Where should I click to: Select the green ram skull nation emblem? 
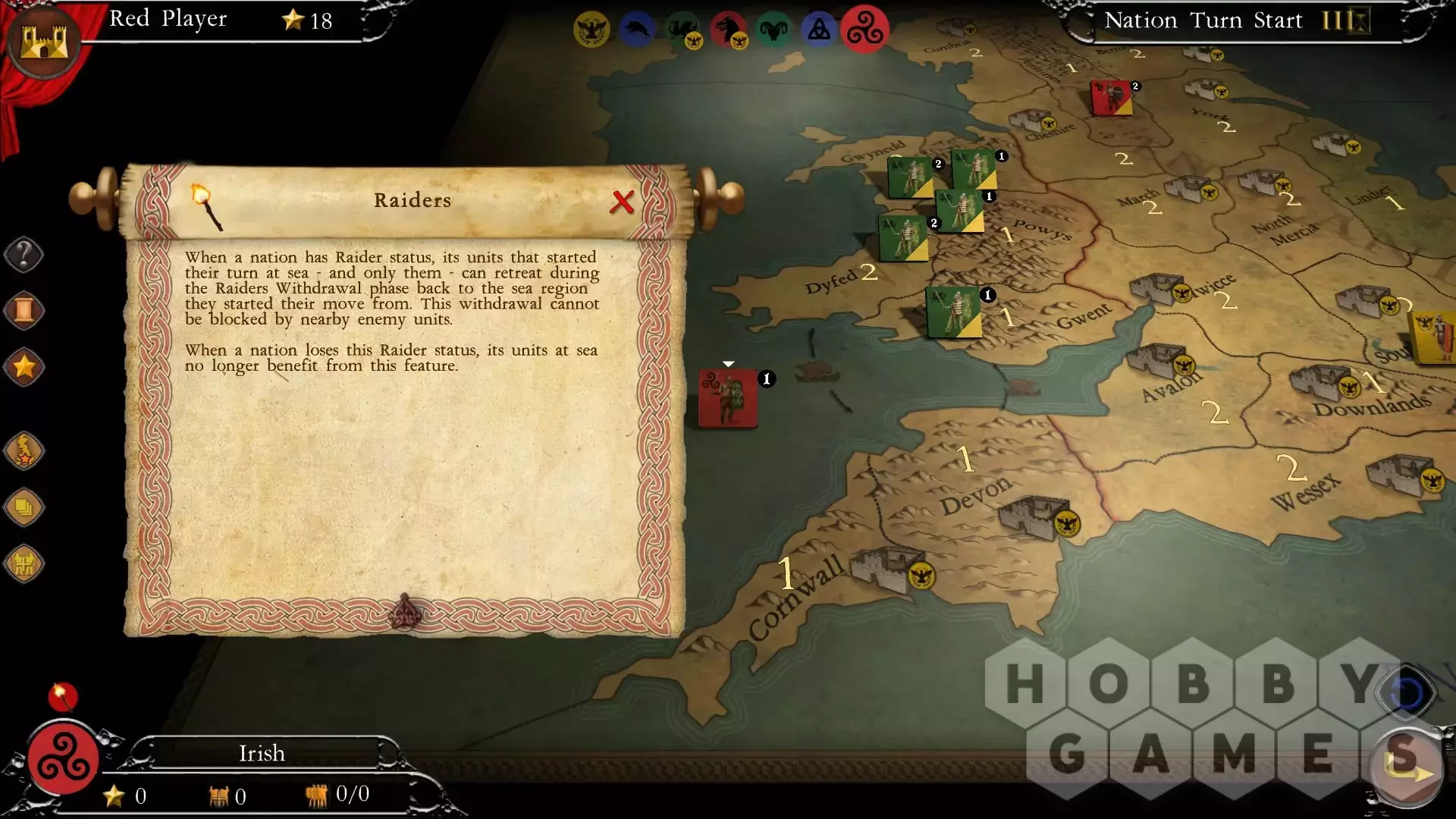point(773,30)
